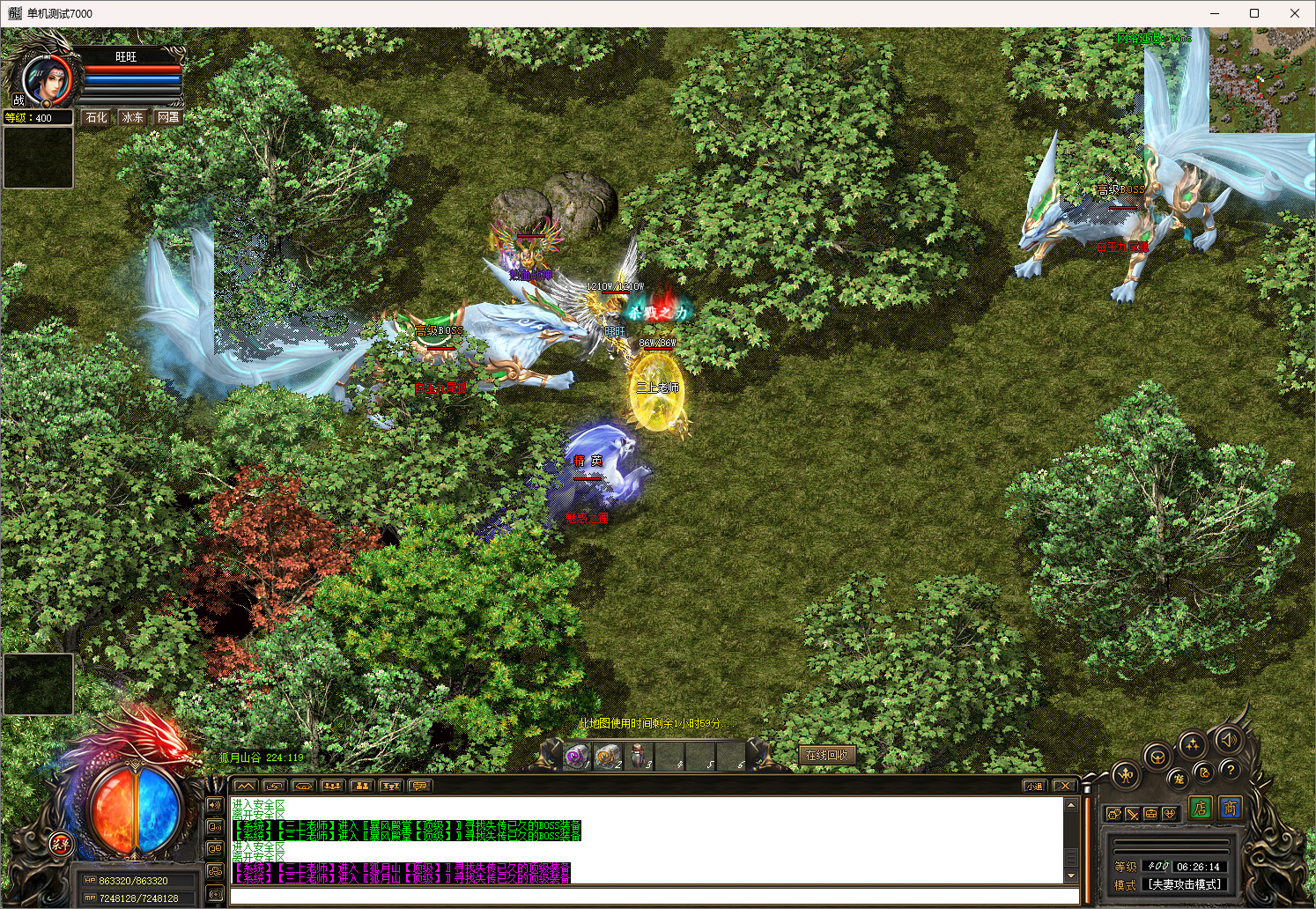Click the 在线回收 online recycle button

[826, 755]
